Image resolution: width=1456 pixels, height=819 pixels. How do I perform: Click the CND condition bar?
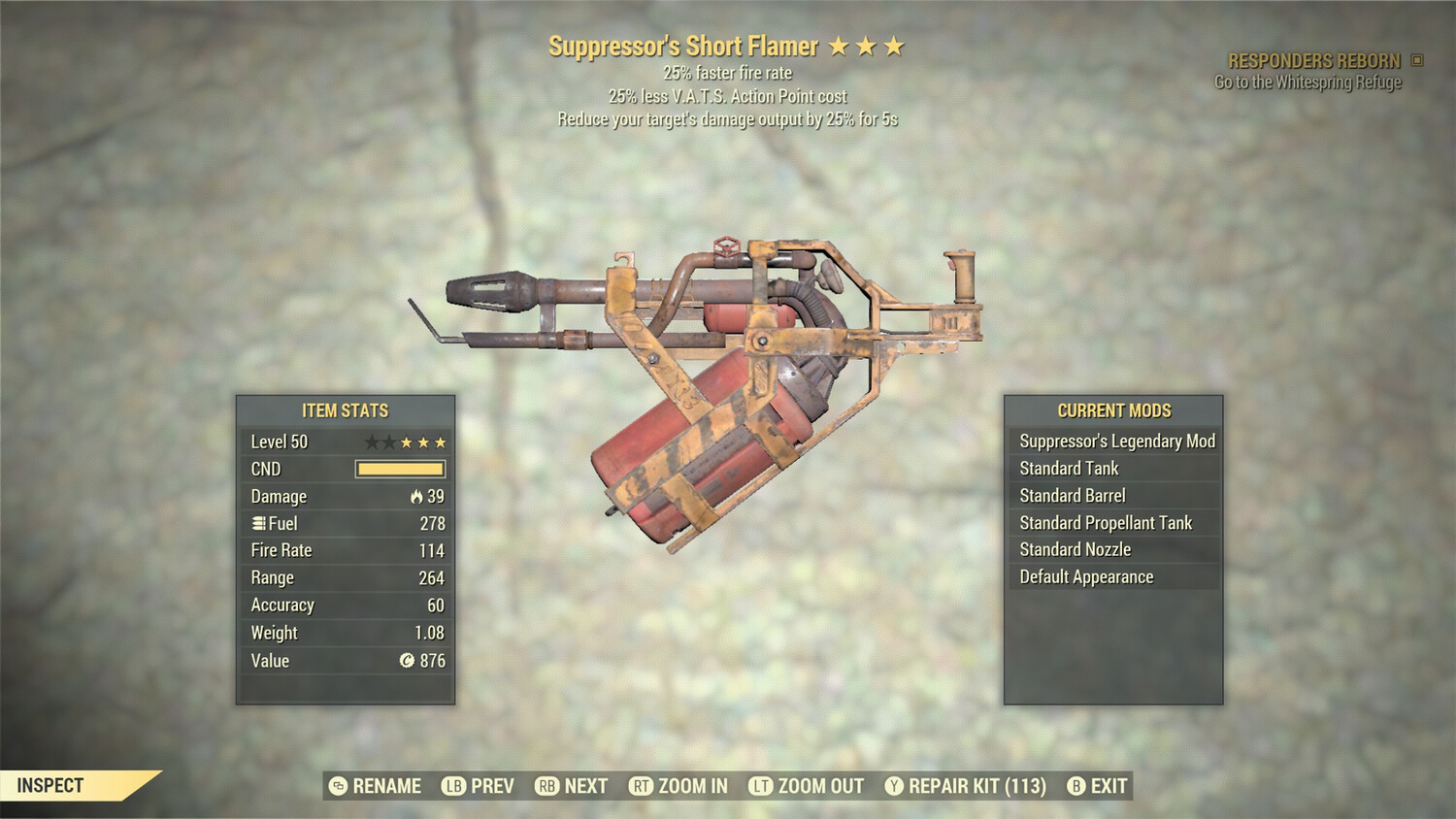pos(399,469)
